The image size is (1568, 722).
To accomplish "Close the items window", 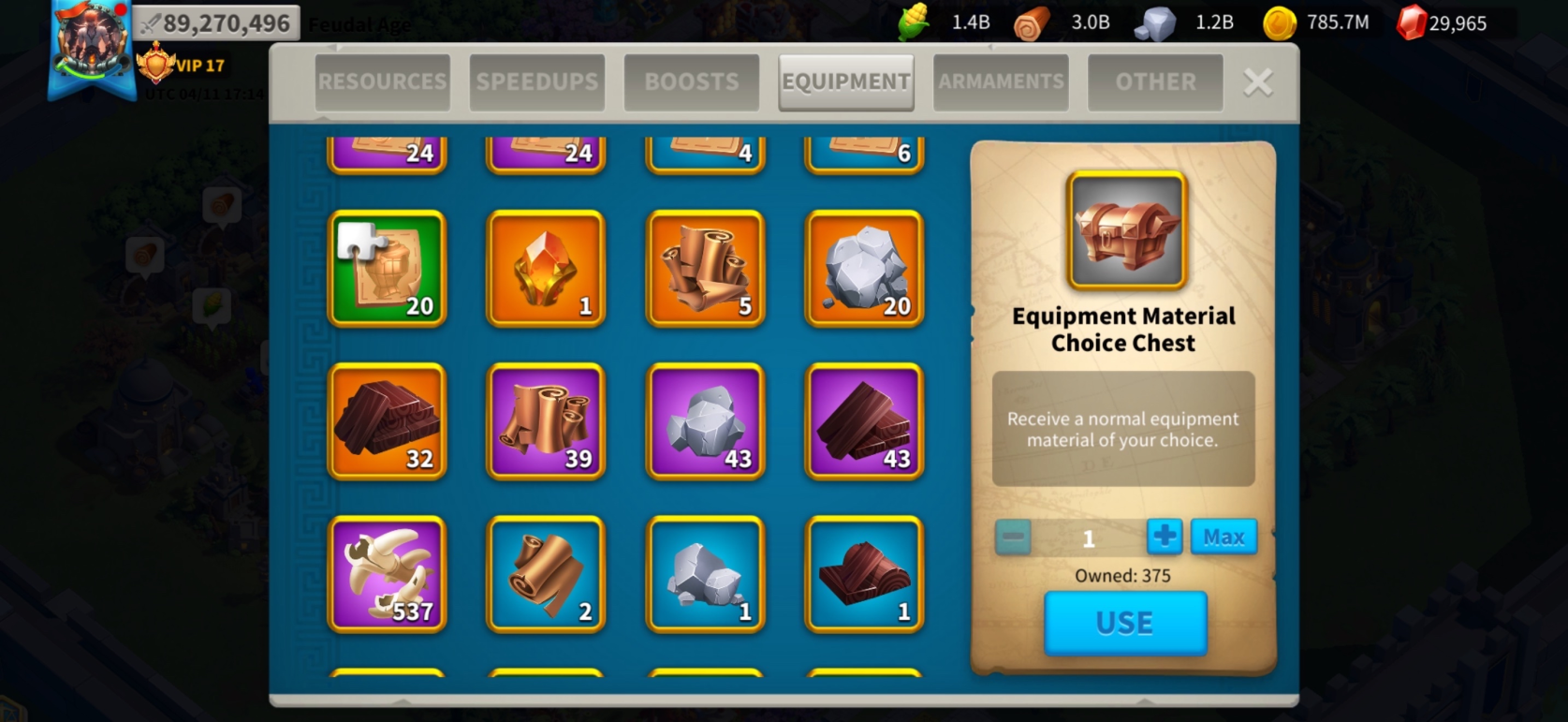I will coord(1258,82).
